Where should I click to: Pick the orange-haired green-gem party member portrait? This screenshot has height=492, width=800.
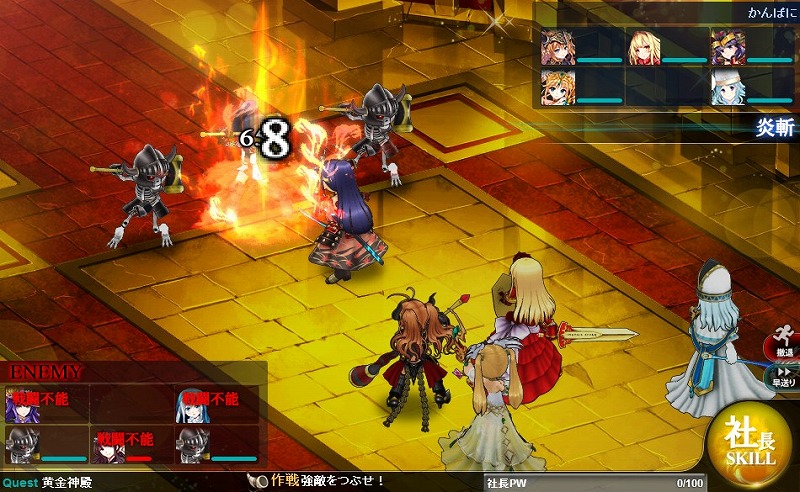point(557,87)
